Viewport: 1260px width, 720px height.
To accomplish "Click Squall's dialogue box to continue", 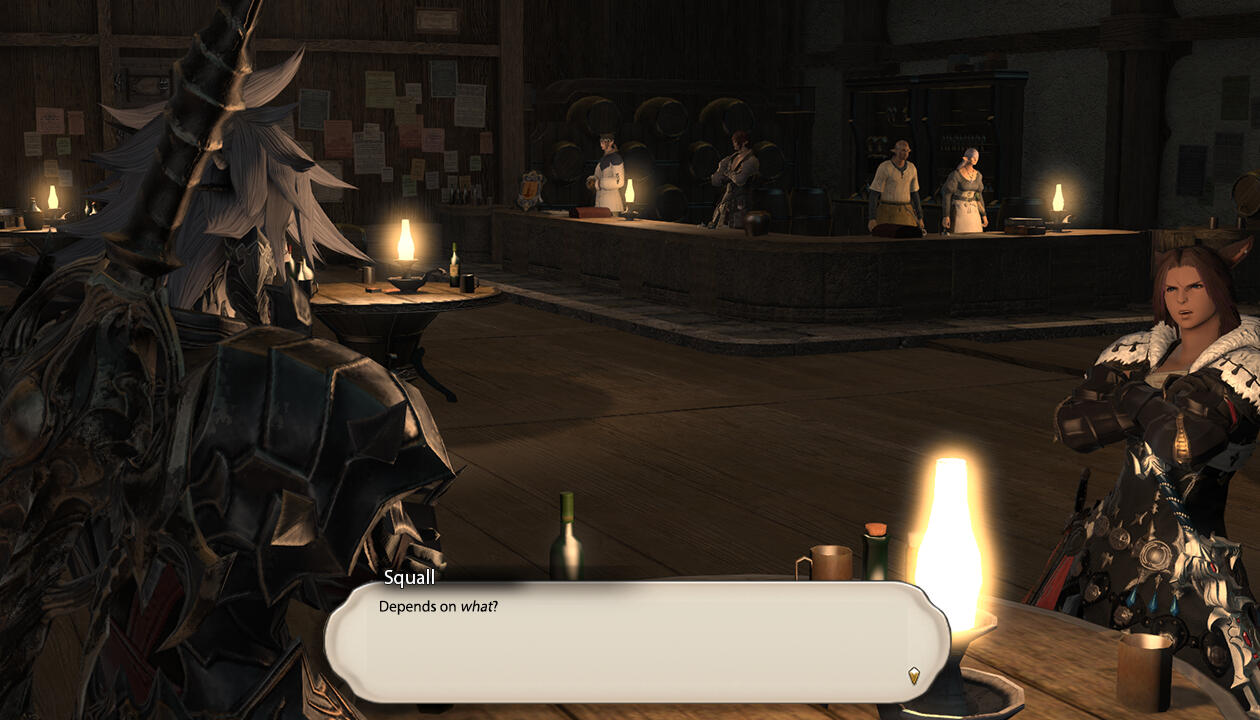I will coord(636,642).
